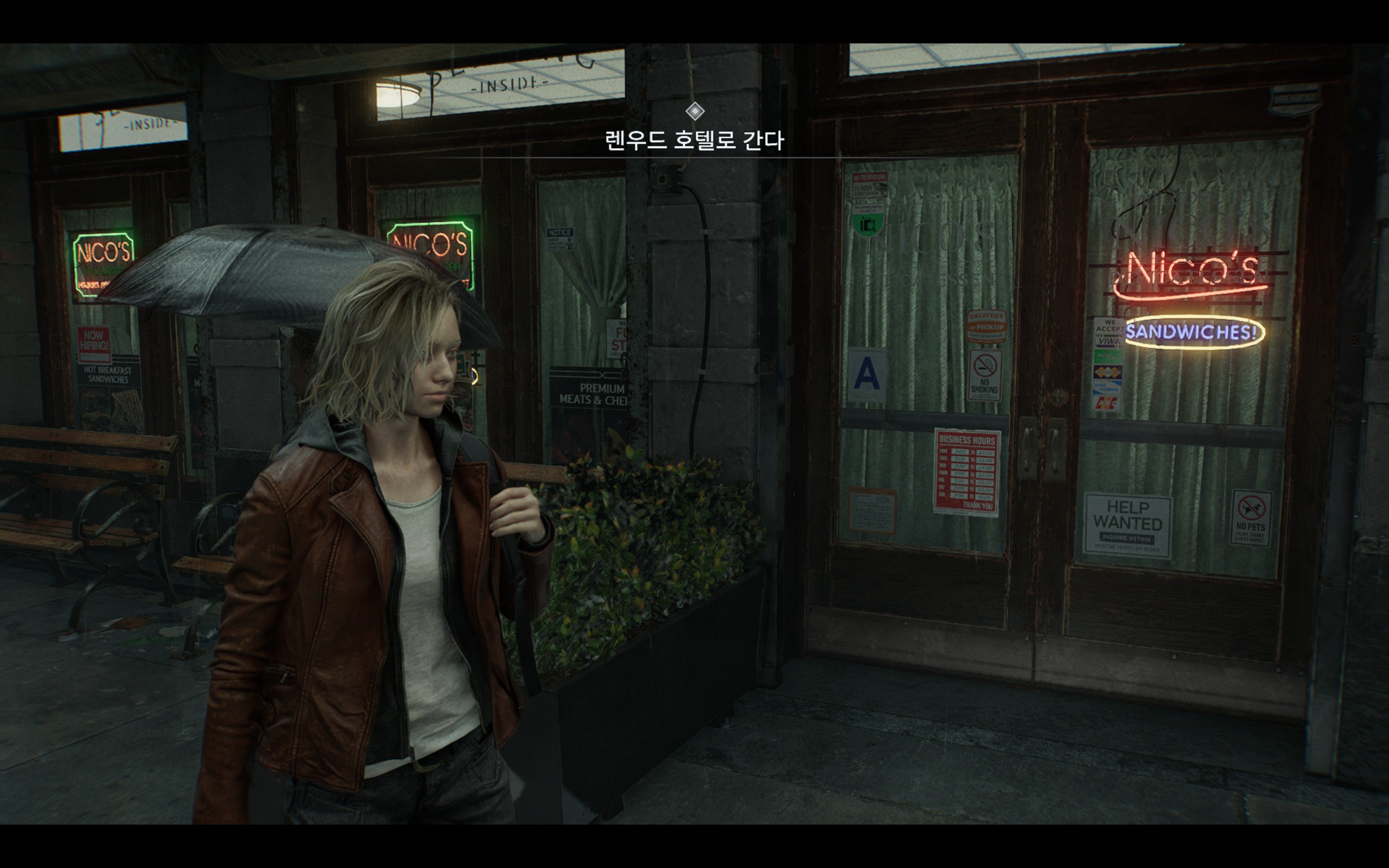This screenshot has height=868, width=1389.
Task: Select the objective text '렌우드 호텔로 간다'
Action: coord(694,140)
